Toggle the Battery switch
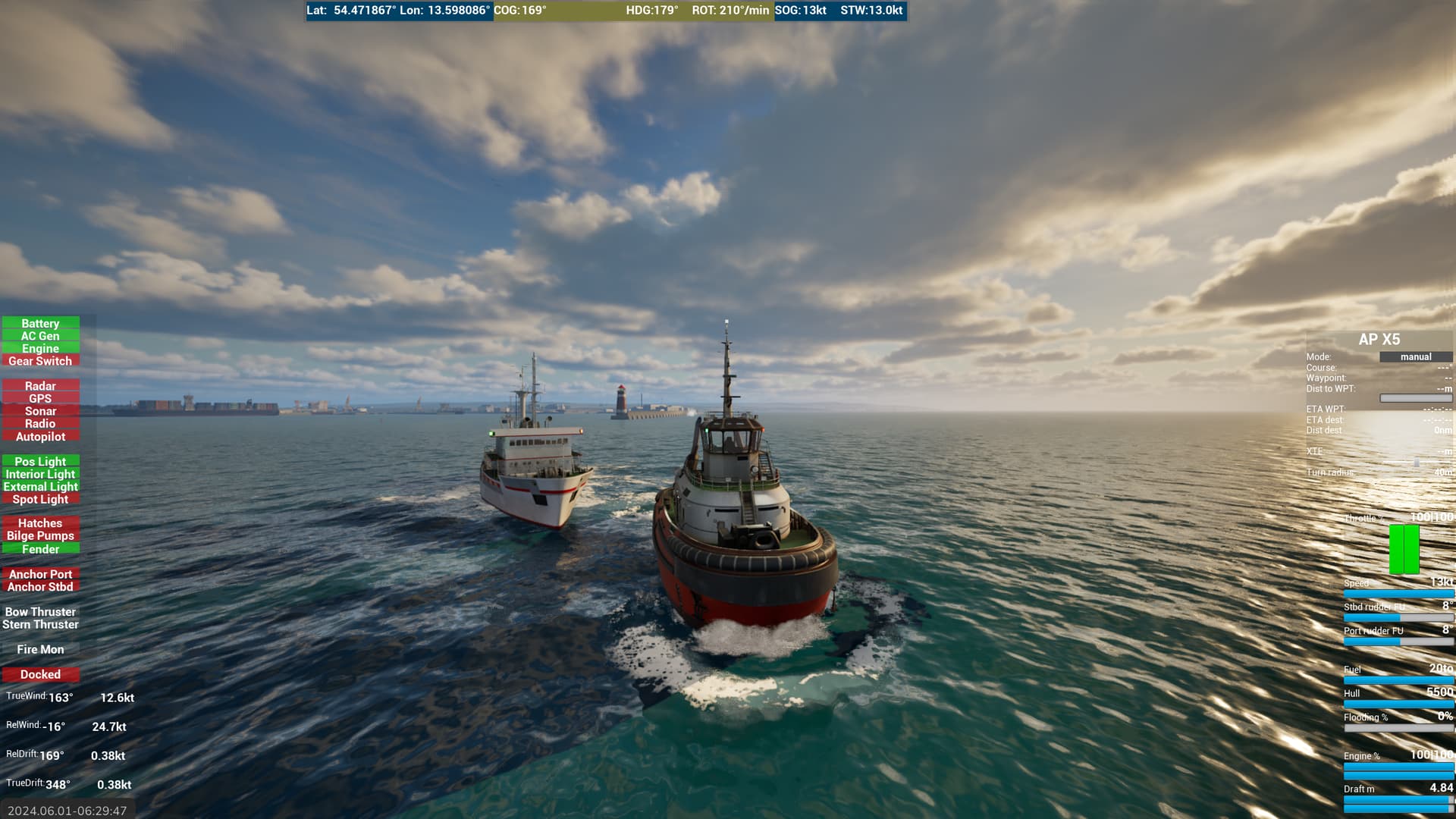This screenshot has width=1456, height=819. 40,323
